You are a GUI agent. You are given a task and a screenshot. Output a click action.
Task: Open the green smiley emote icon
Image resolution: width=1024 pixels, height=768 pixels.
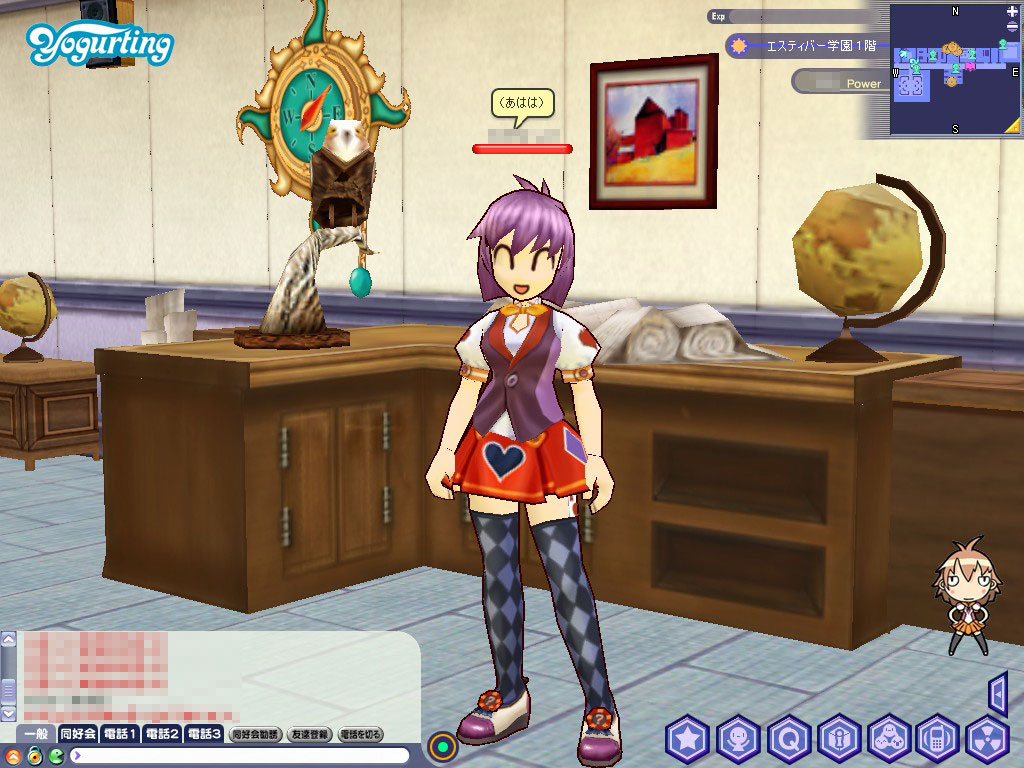tap(55, 755)
